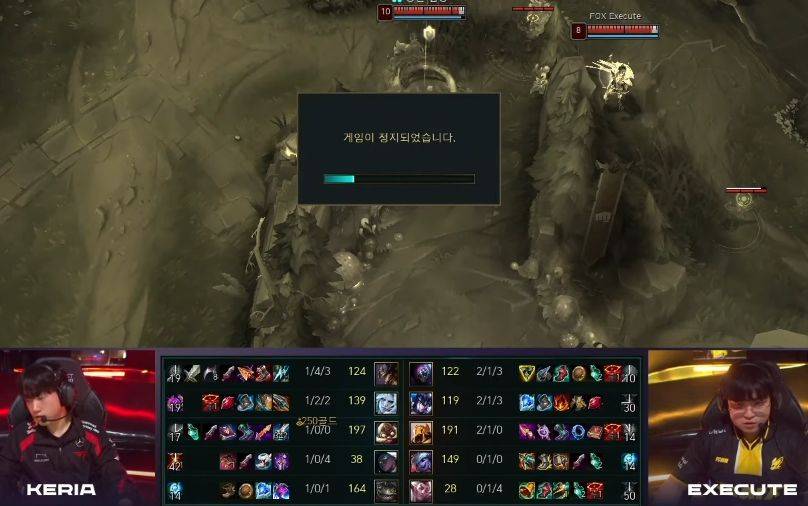Screen dimensions: 808x506
Task: Select the right-team portrait with 119 CS
Action: (421, 403)
